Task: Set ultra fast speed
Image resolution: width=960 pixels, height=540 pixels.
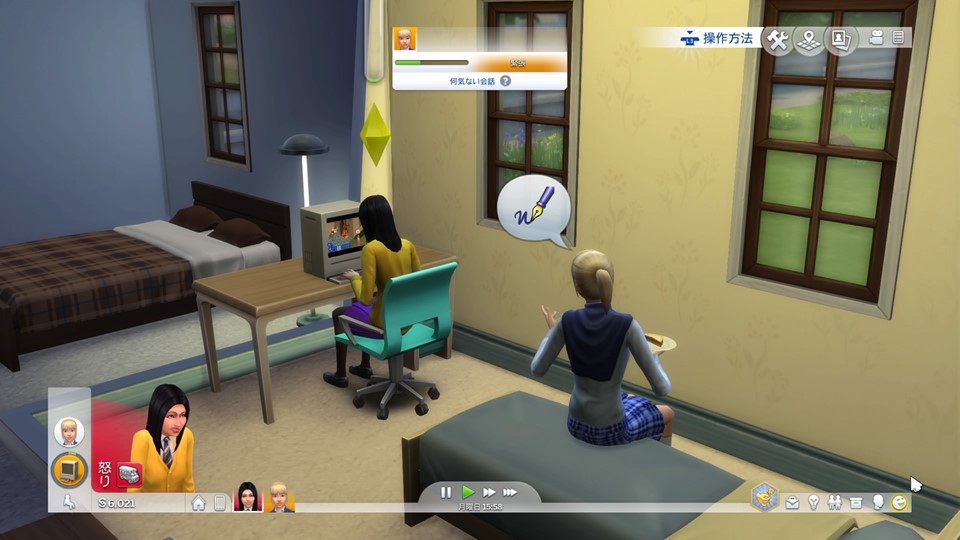Action: click(x=510, y=492)
